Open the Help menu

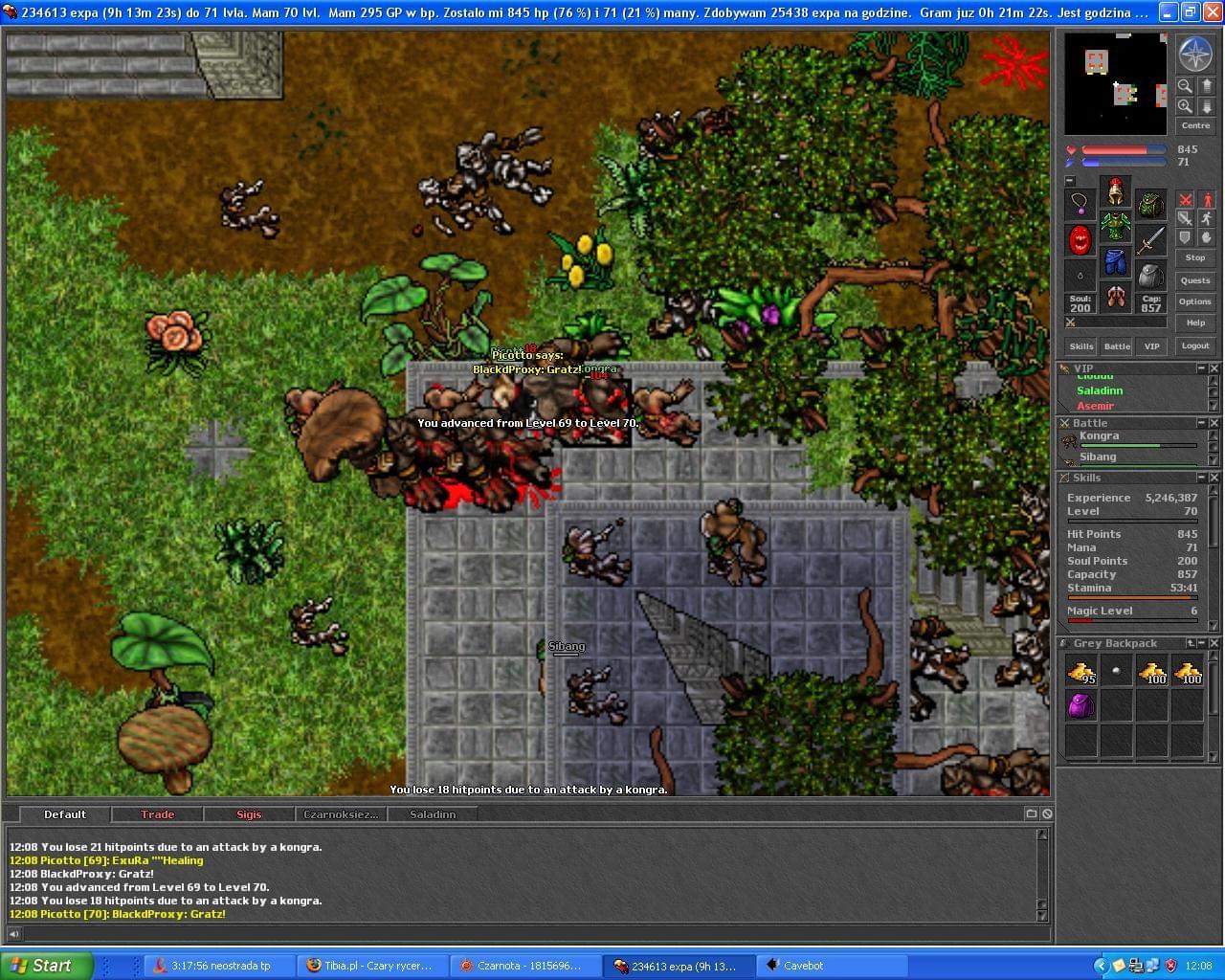pyautogui.click(x=1194, y=323)
